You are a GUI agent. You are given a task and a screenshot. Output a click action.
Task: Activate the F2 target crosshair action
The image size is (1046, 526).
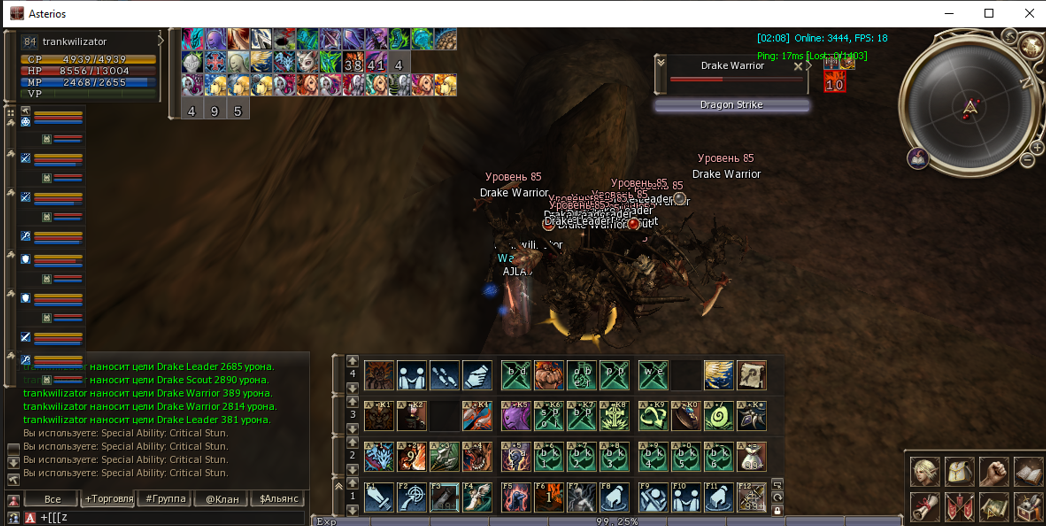click(411, 497)
